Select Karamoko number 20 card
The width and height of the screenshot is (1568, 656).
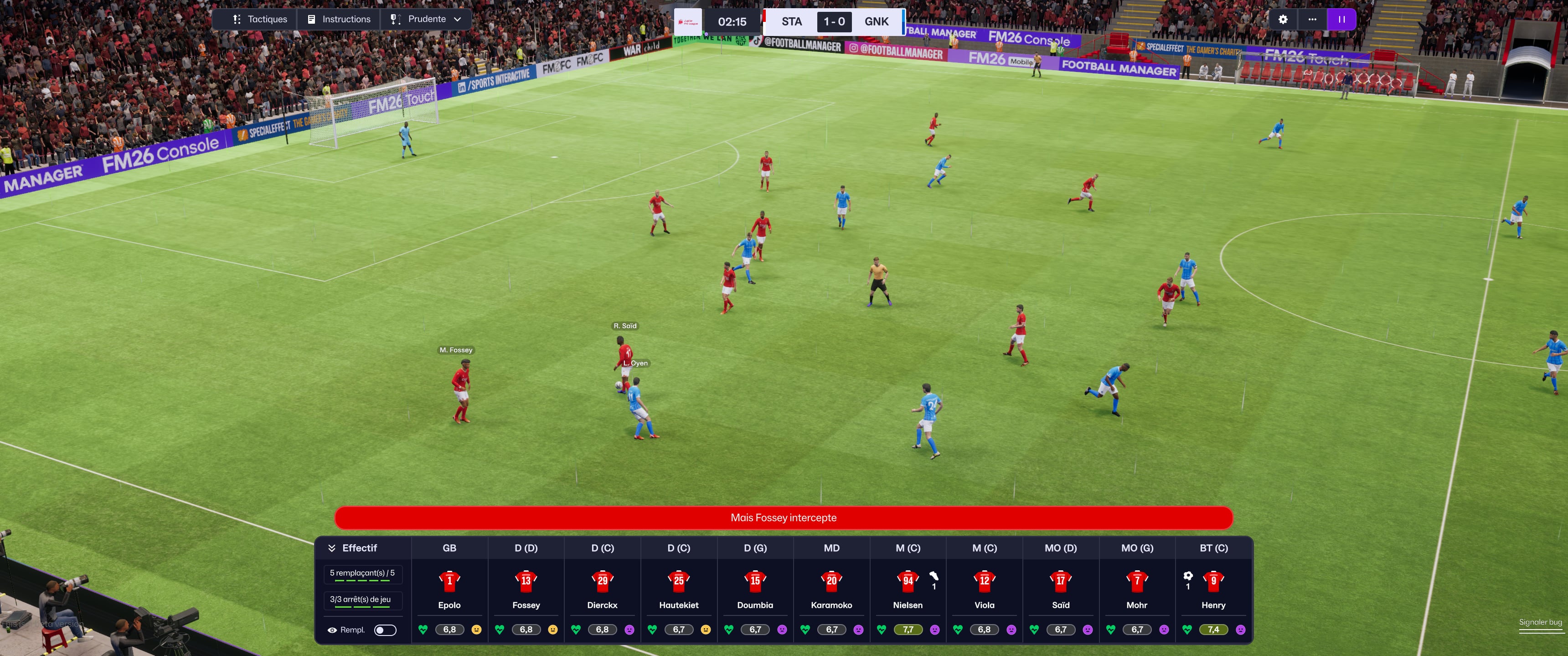click(831, 580)
